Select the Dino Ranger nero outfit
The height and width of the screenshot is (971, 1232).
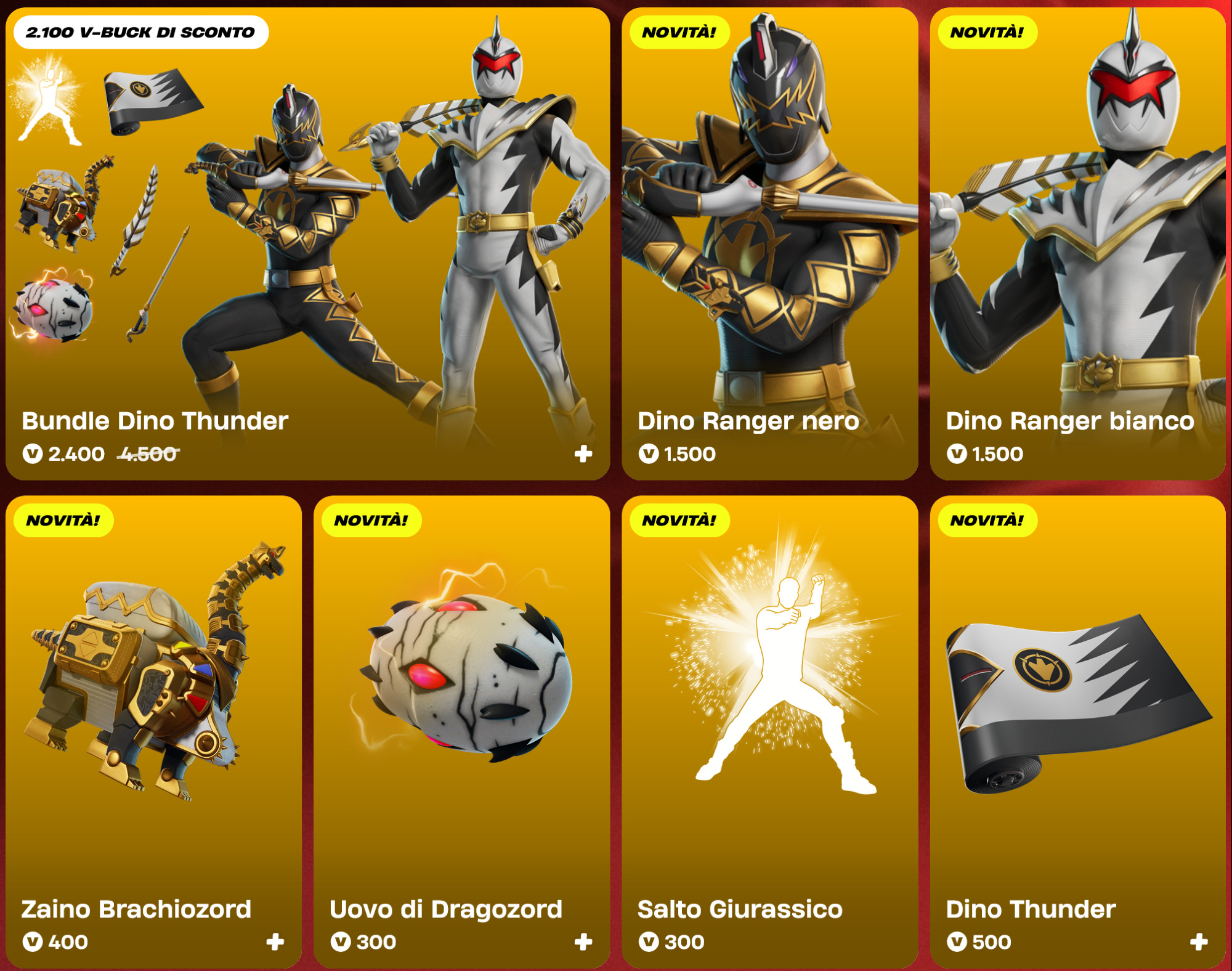click(769, 246)
